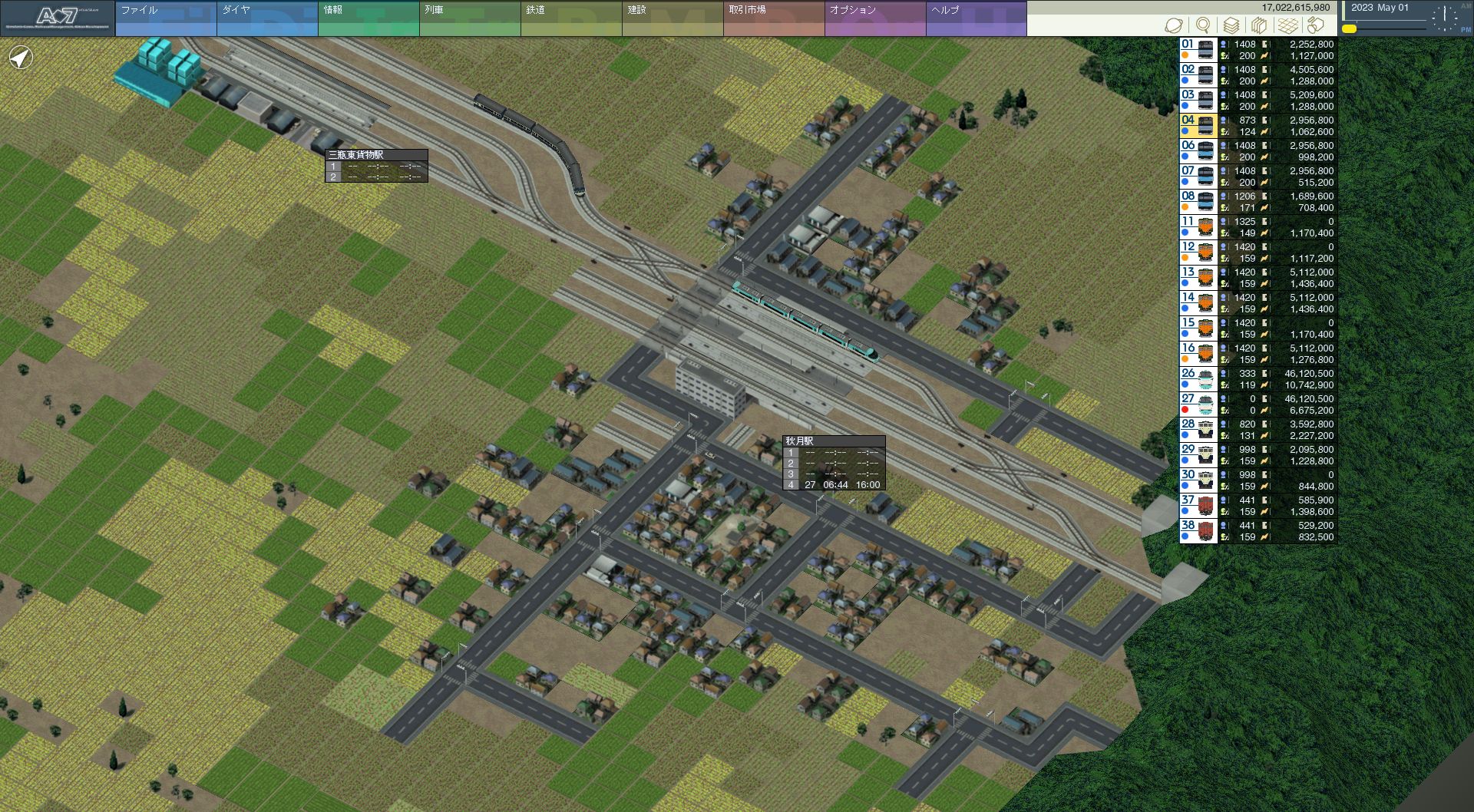Open the 鉄道 (Railway) menu
The image size is (1474, 812).
[x=570, y=18]
